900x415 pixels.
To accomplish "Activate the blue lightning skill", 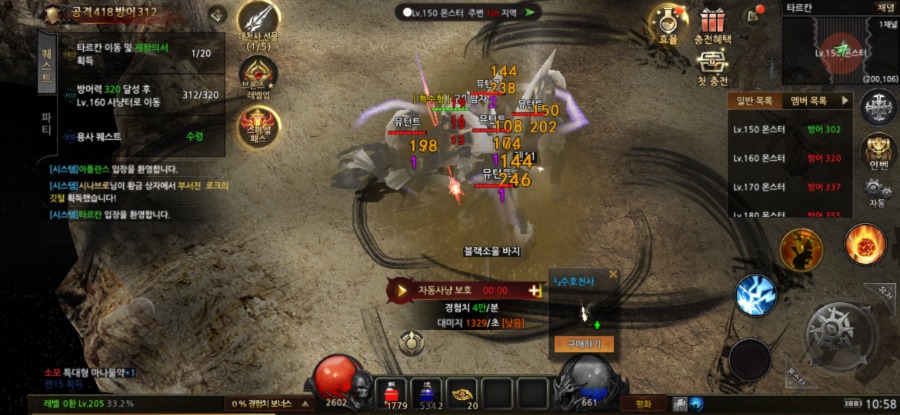I will click(x=756, y=295).
